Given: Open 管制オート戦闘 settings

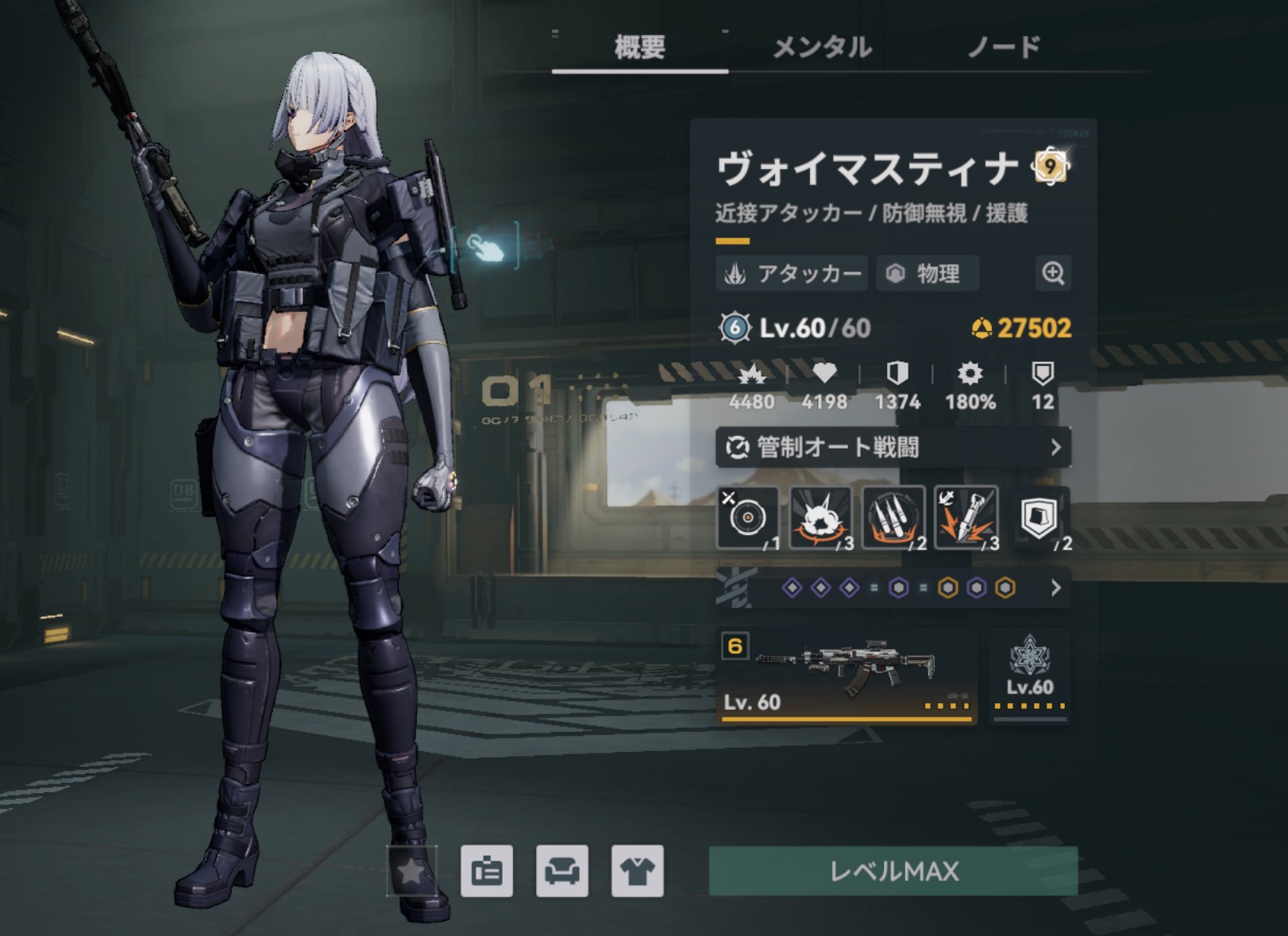Looking at the screenshot, I should 893,448.
